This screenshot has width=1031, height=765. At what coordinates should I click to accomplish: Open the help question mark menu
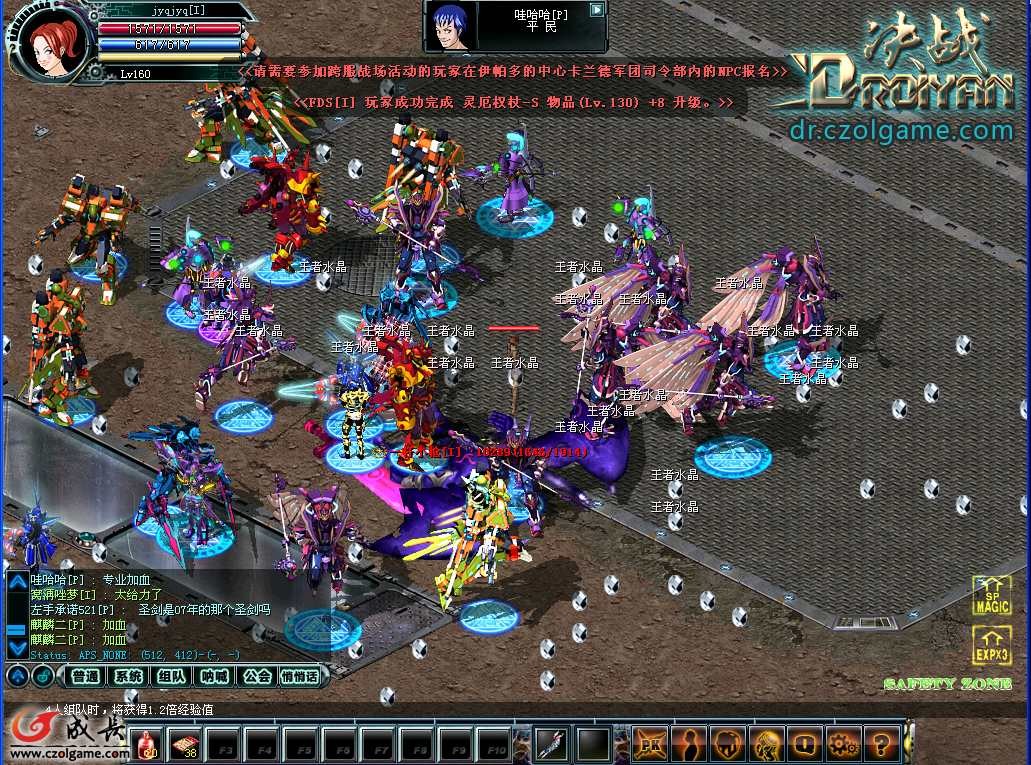click(x=881, y=744)
